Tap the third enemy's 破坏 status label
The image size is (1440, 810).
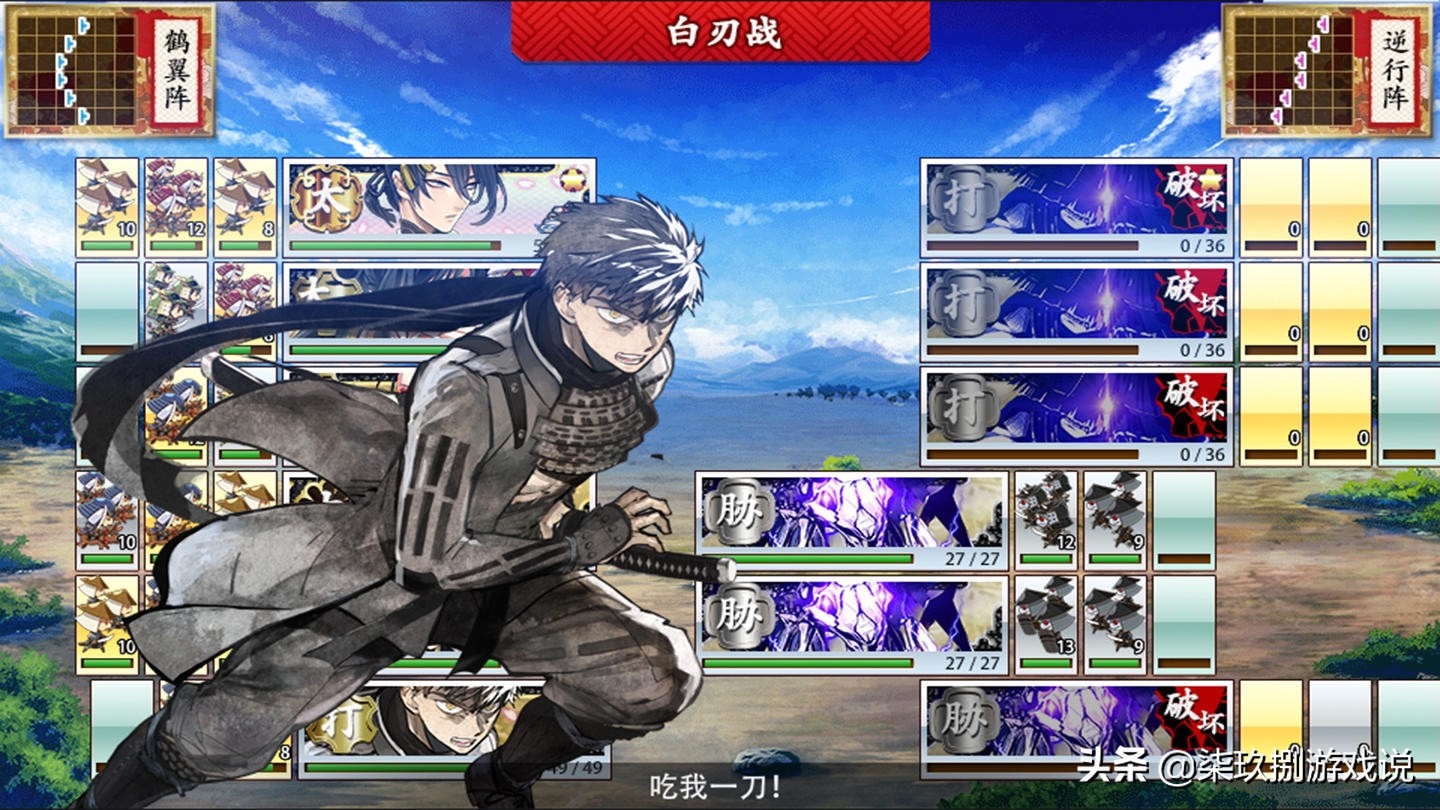coord(1193,400)
